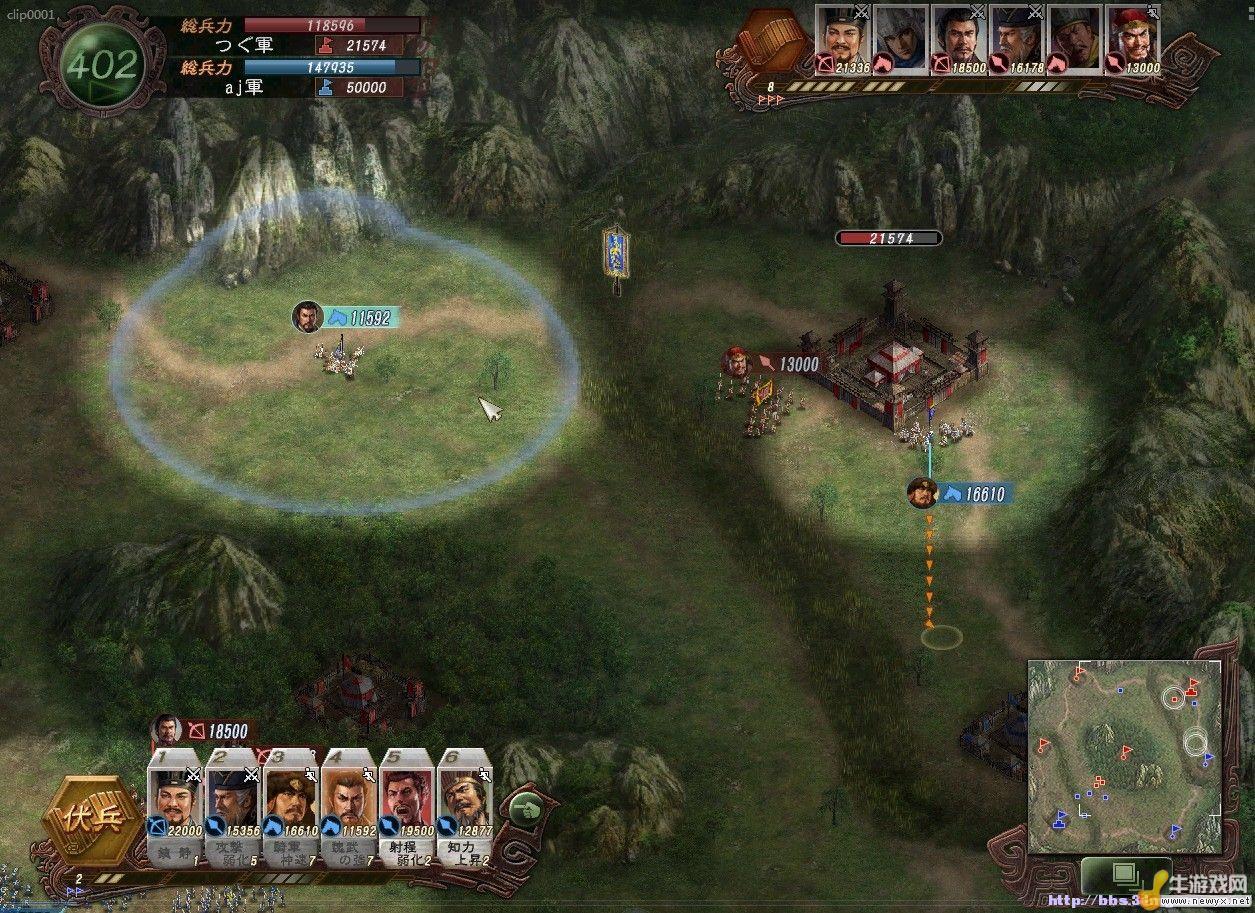
Task: Select the unit marker showing 16610 troops
Action: pos(961,493)
